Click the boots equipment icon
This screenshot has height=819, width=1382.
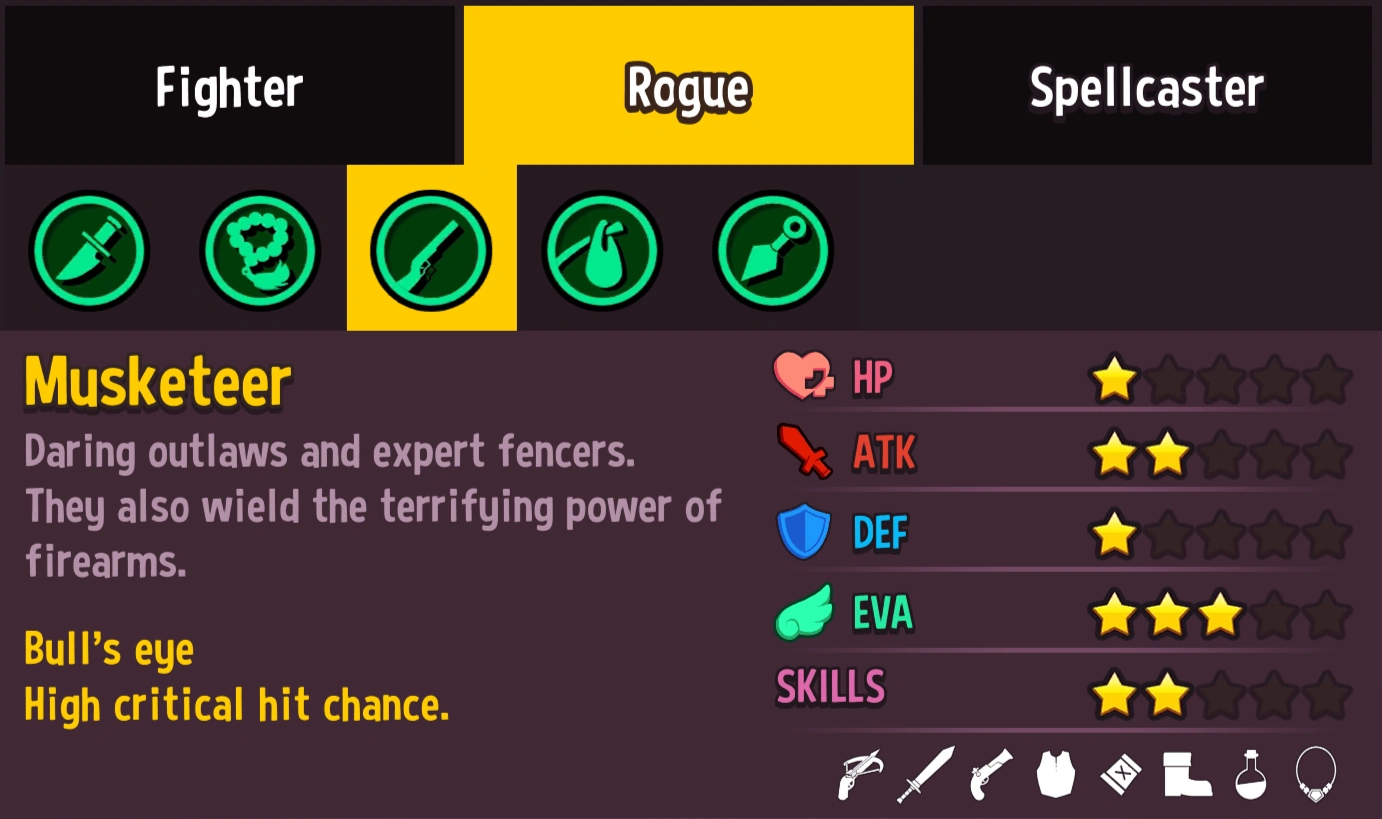pyautogui.click(x=1188, y=775)
